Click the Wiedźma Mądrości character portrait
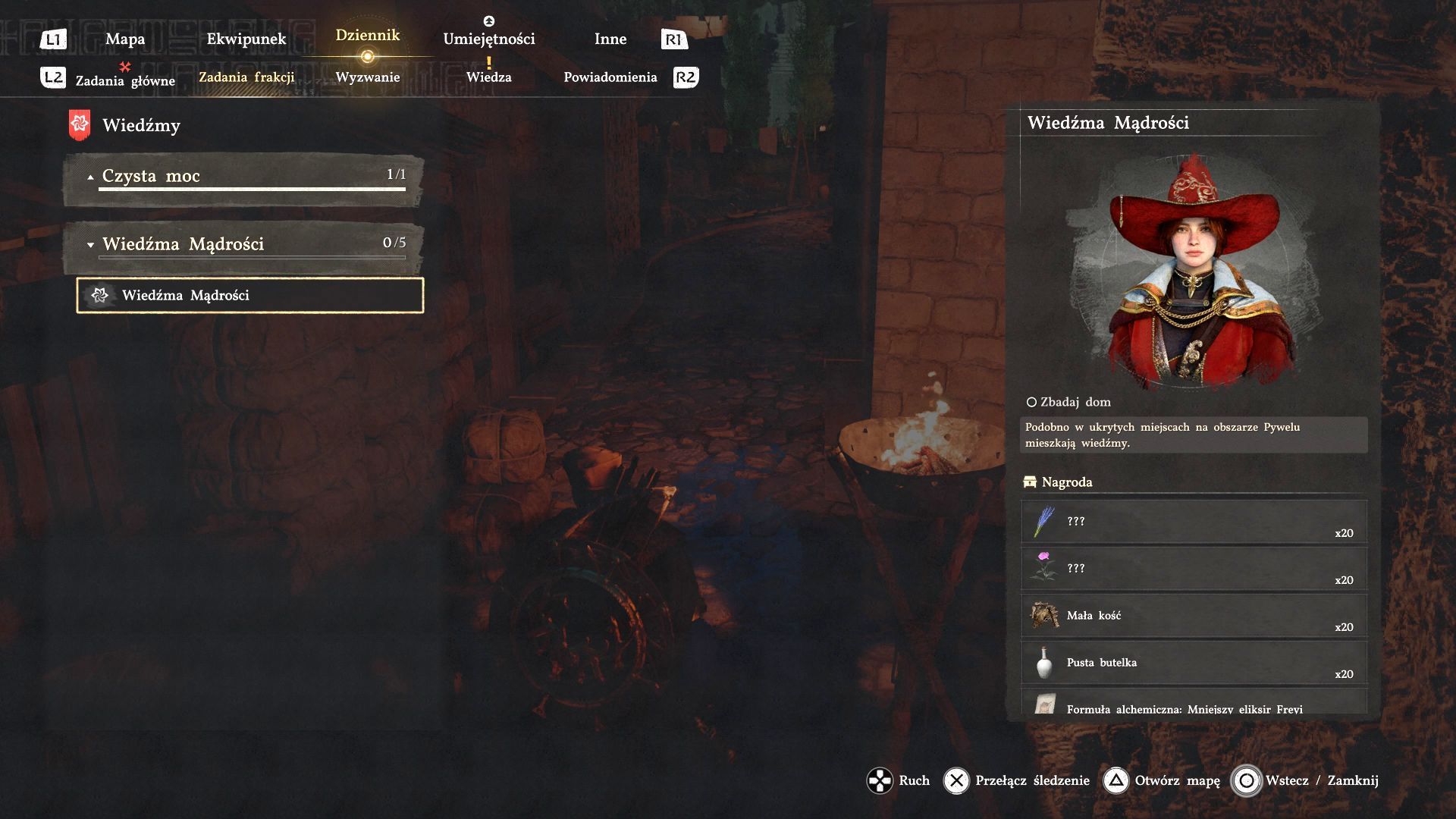Image resolution: width=1456 pixels, height=819 pixels. pyautogui.click(x=1194, y=273)
